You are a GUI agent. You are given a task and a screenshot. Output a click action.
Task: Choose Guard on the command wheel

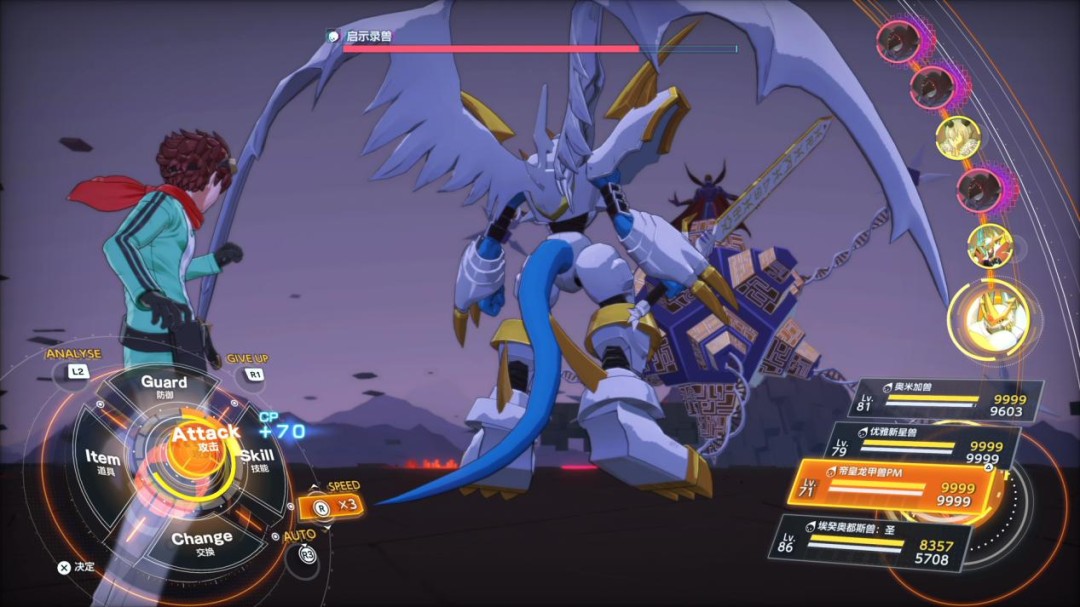pos(164,386)
